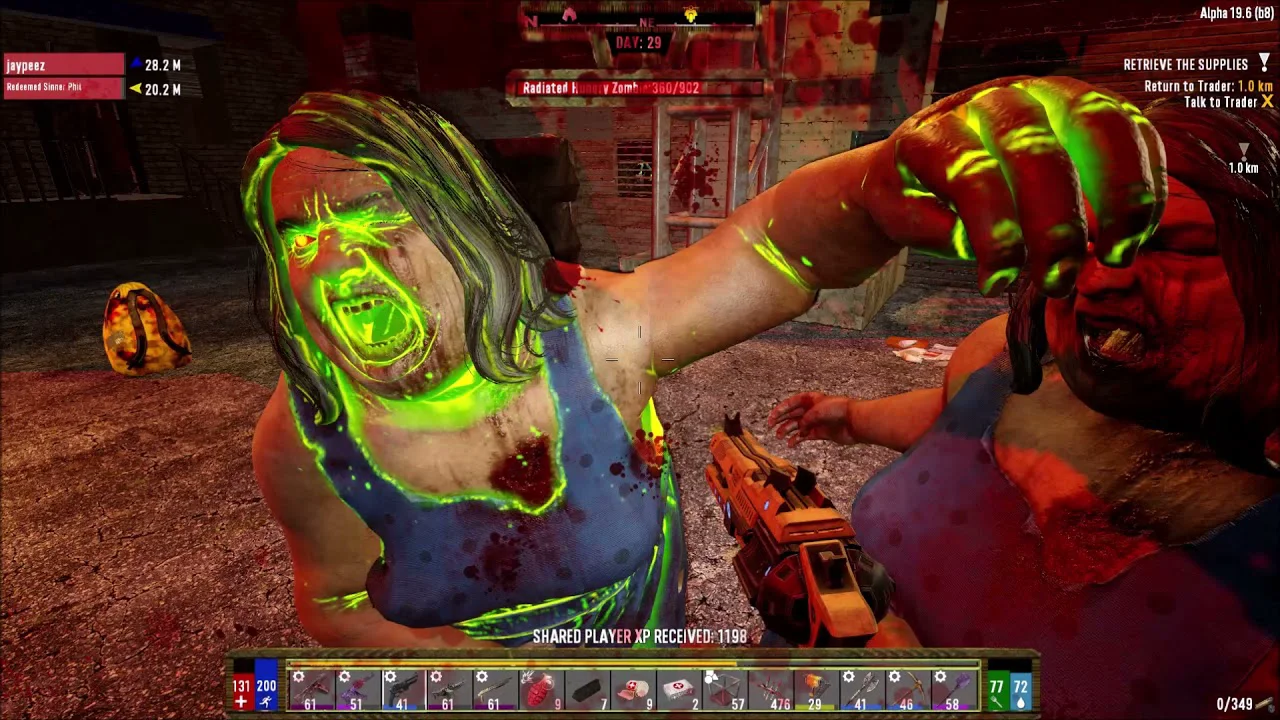The width and height of the screenshot is (1280, 720).
Task: Select the axe slot in the hotbar
Action: [x=860, y=690]
